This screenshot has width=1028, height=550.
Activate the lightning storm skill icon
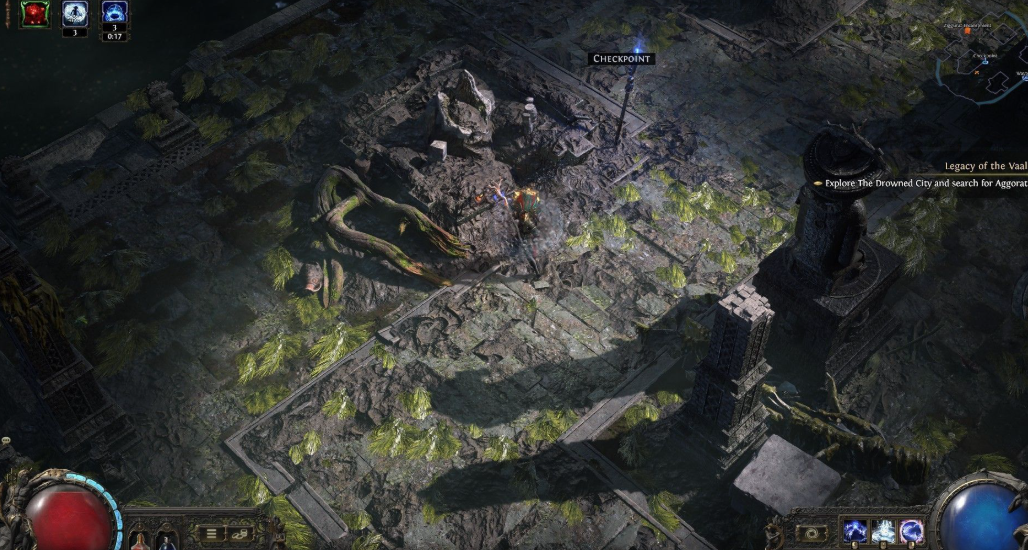856,531
